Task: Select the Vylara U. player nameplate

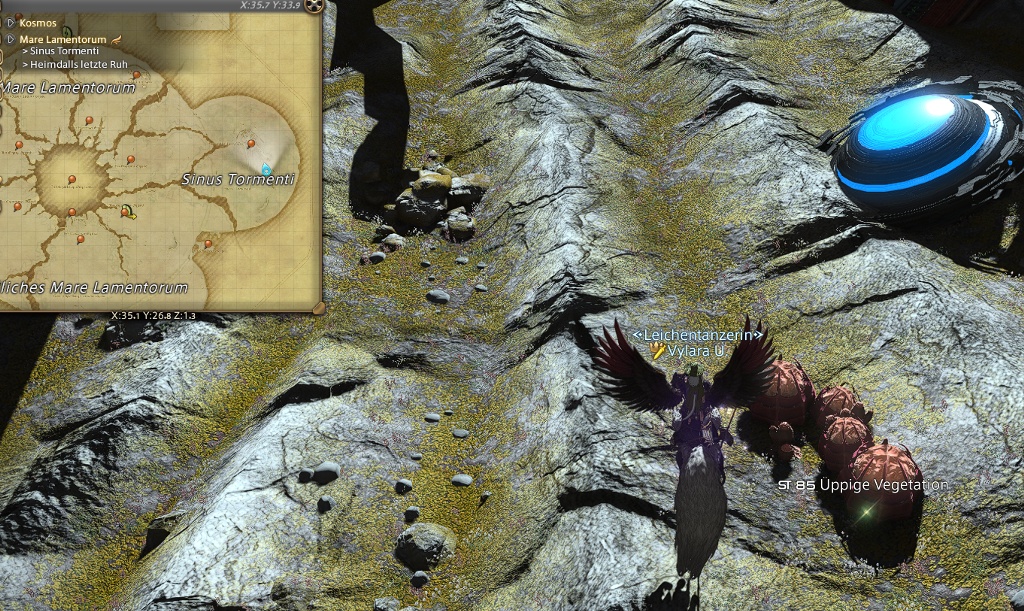Action: pos(695,351)
